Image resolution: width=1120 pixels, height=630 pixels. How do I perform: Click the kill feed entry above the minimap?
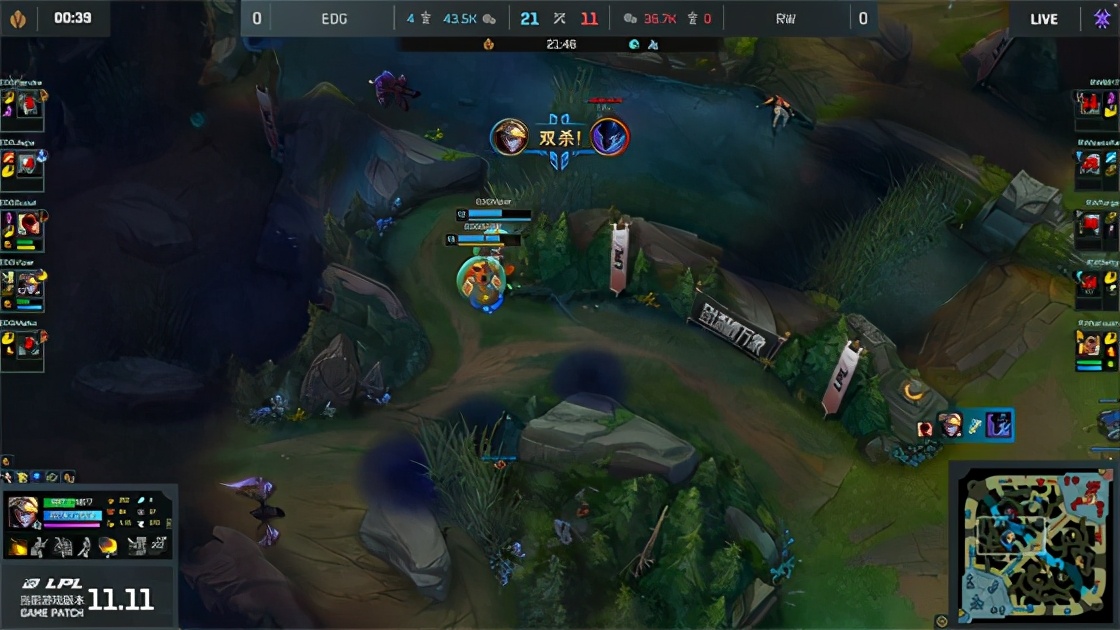coord(966,426)
